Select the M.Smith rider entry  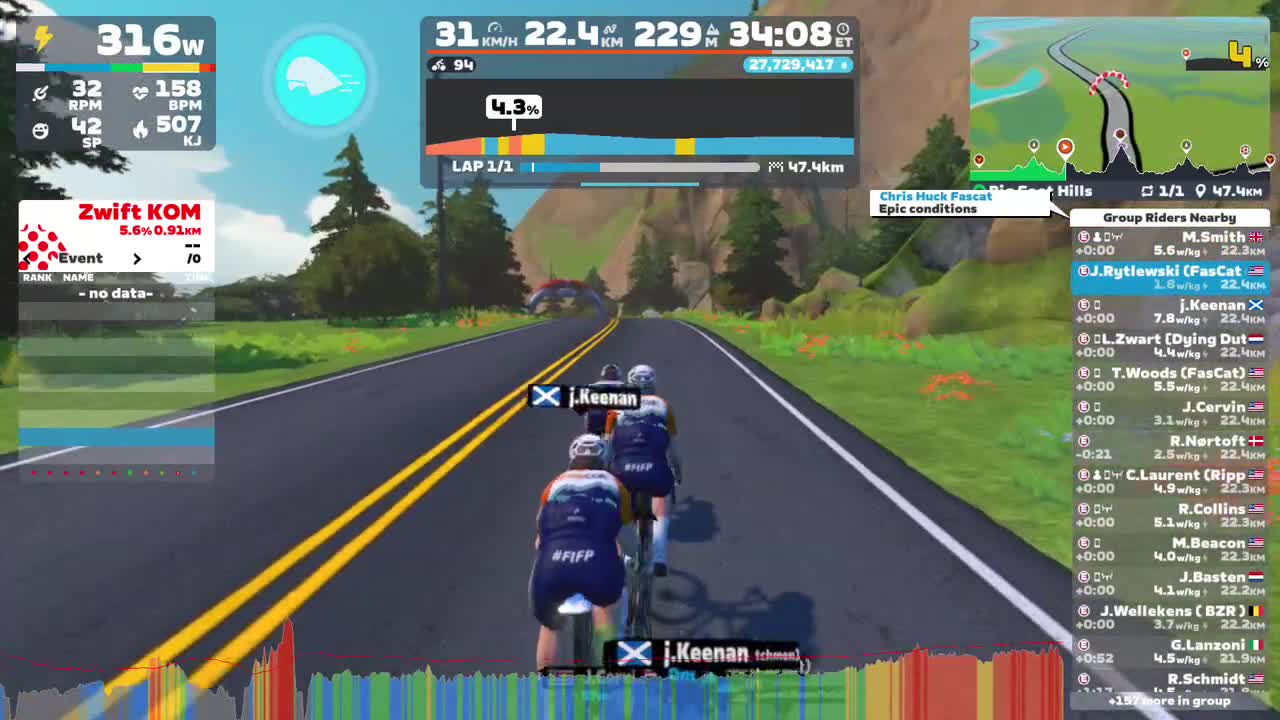pyautogui.click(x=1170, y=243)
